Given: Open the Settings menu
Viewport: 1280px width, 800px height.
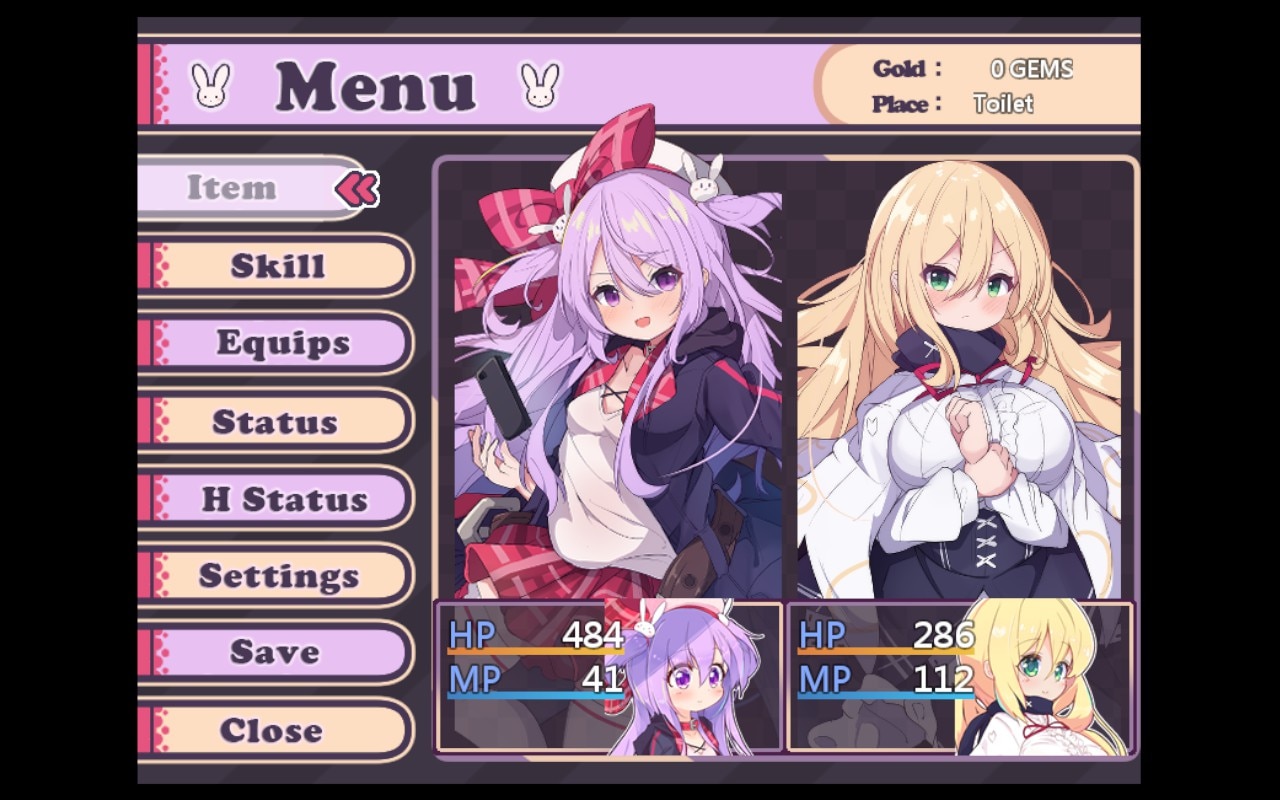Looking at the screenshot, I should click(x=278, y=575).
